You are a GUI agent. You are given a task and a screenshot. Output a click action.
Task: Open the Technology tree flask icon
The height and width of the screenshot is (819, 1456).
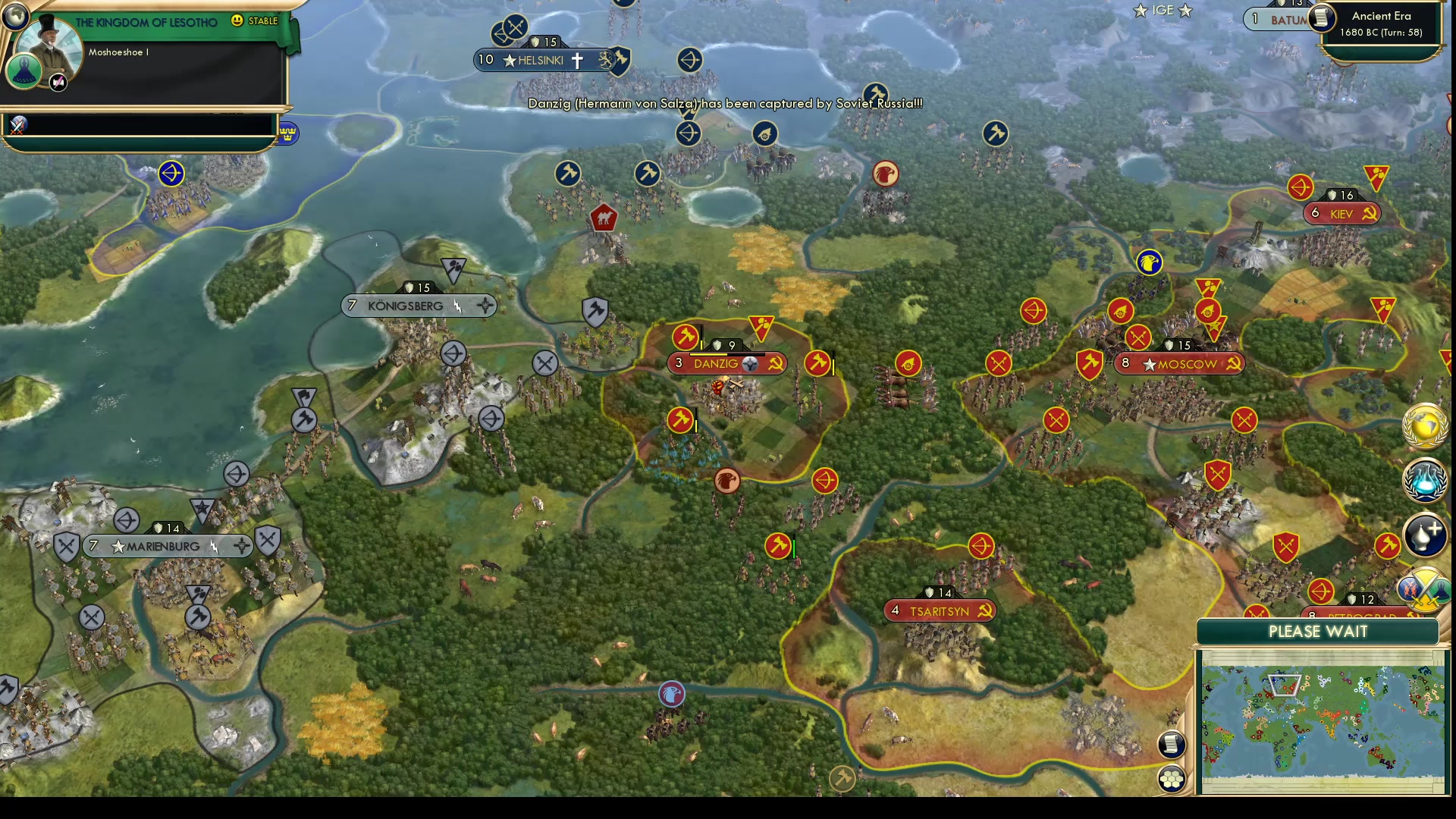tap(1426, 482)
